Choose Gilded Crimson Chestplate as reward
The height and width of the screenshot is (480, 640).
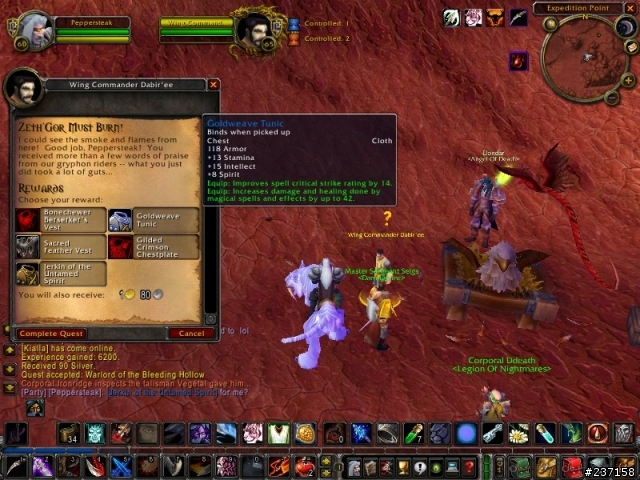pyautogui.click(x=120, y=247)
